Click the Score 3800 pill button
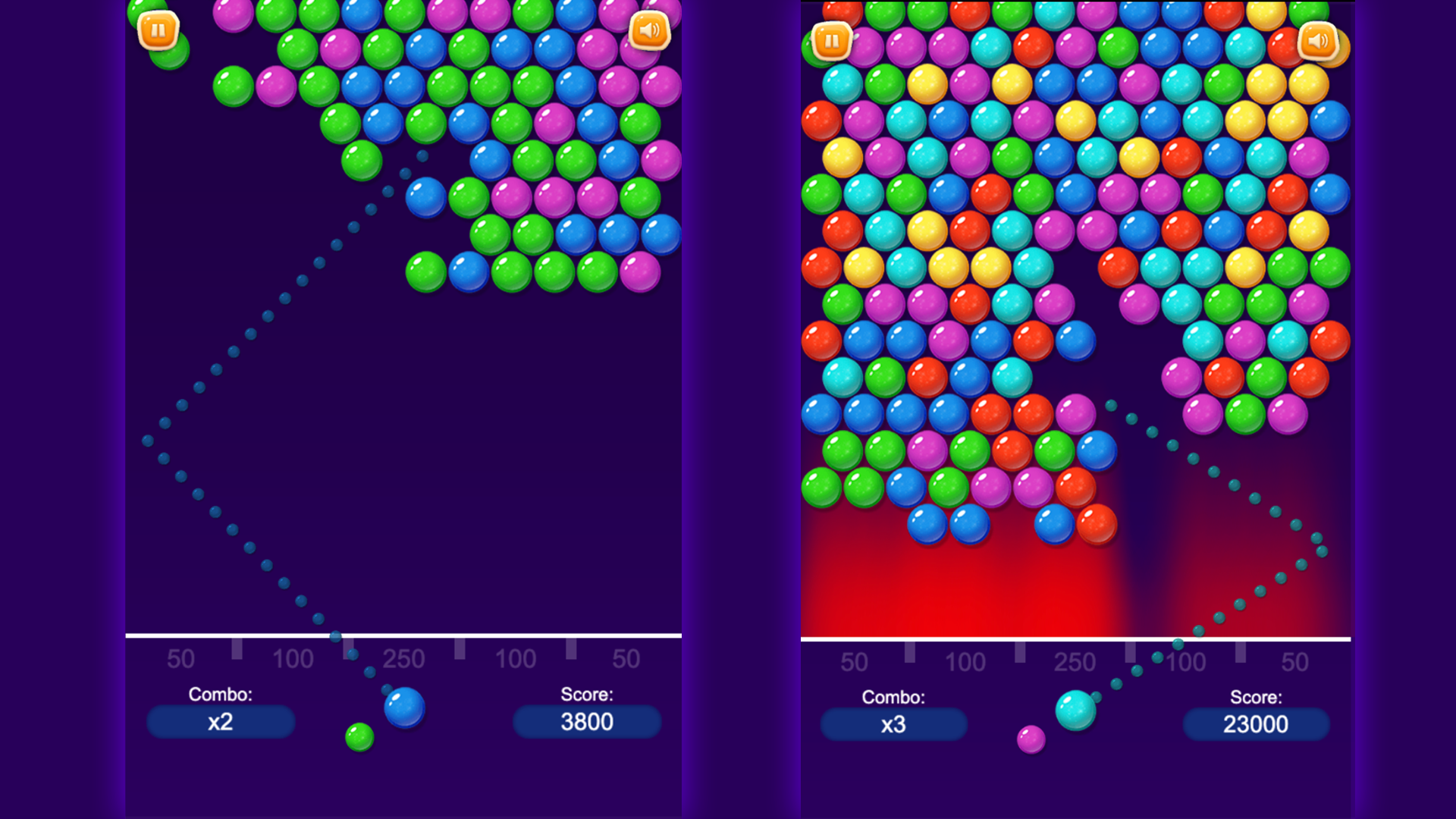This screenshot has height=819, width=1456. (587, 722)
